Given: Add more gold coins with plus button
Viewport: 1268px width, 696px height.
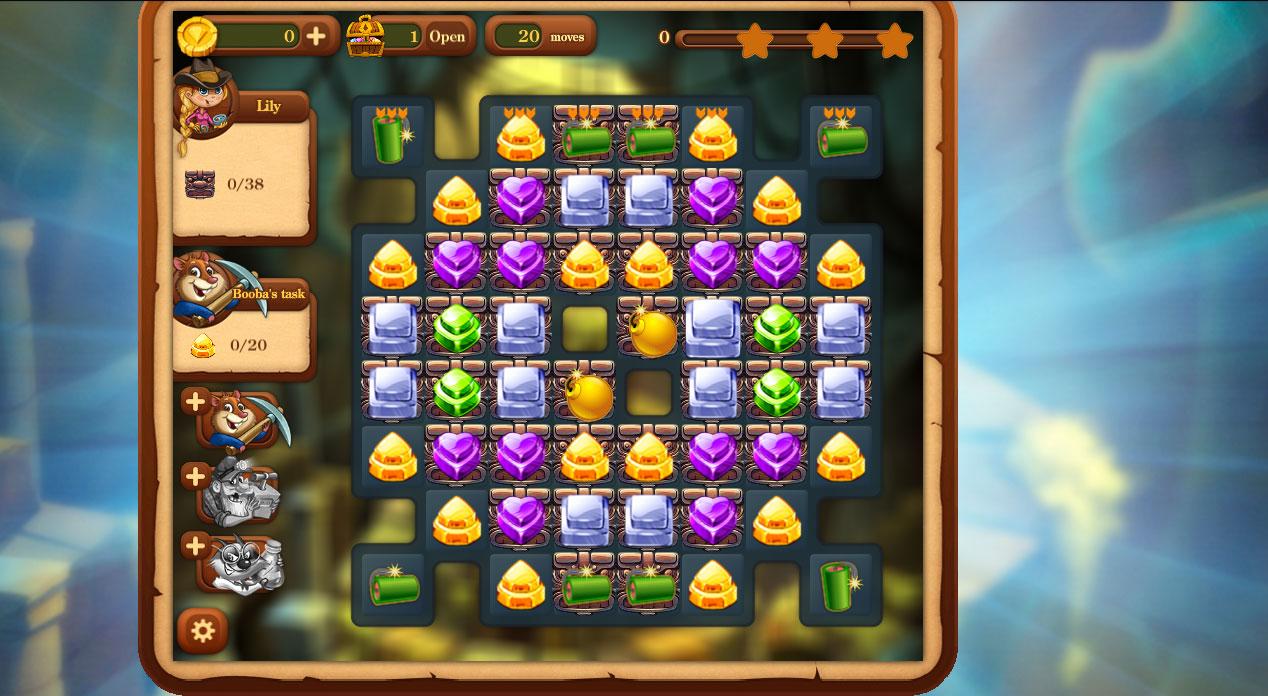Looking at the screenshot, I should [316, 37].
